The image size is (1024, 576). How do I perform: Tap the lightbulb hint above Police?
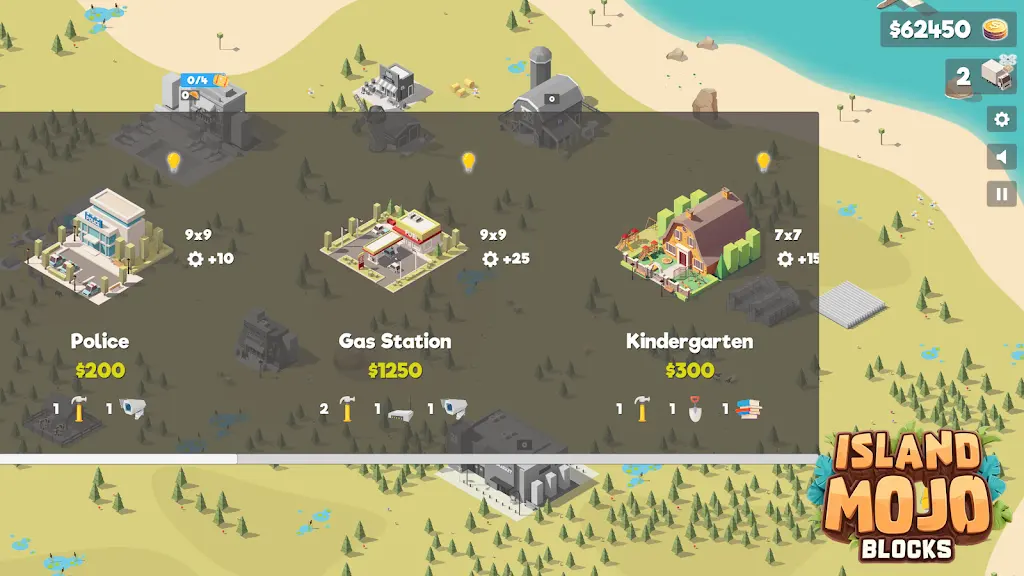coord(174,162)
